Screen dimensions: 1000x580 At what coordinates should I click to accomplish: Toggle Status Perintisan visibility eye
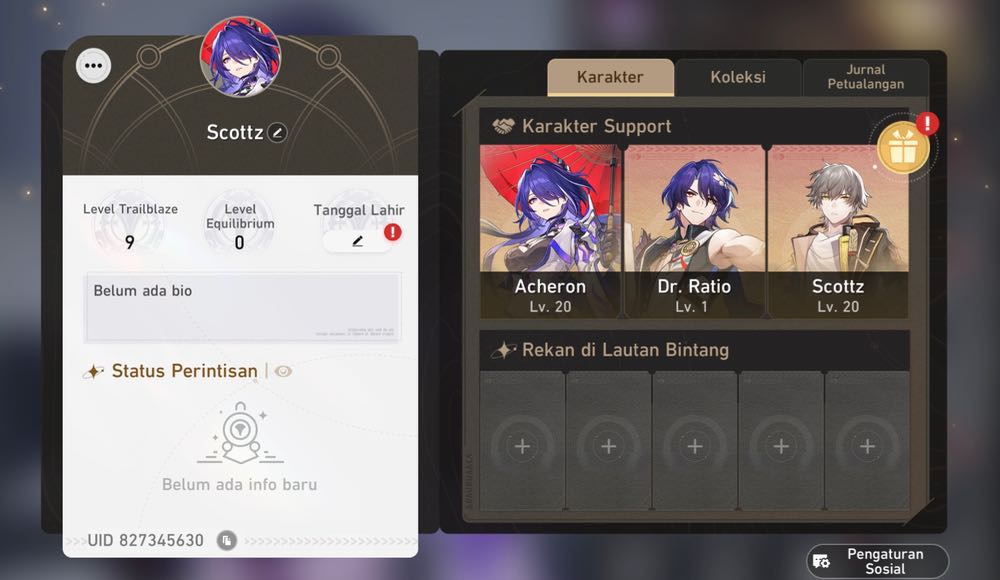coord(284,371)
